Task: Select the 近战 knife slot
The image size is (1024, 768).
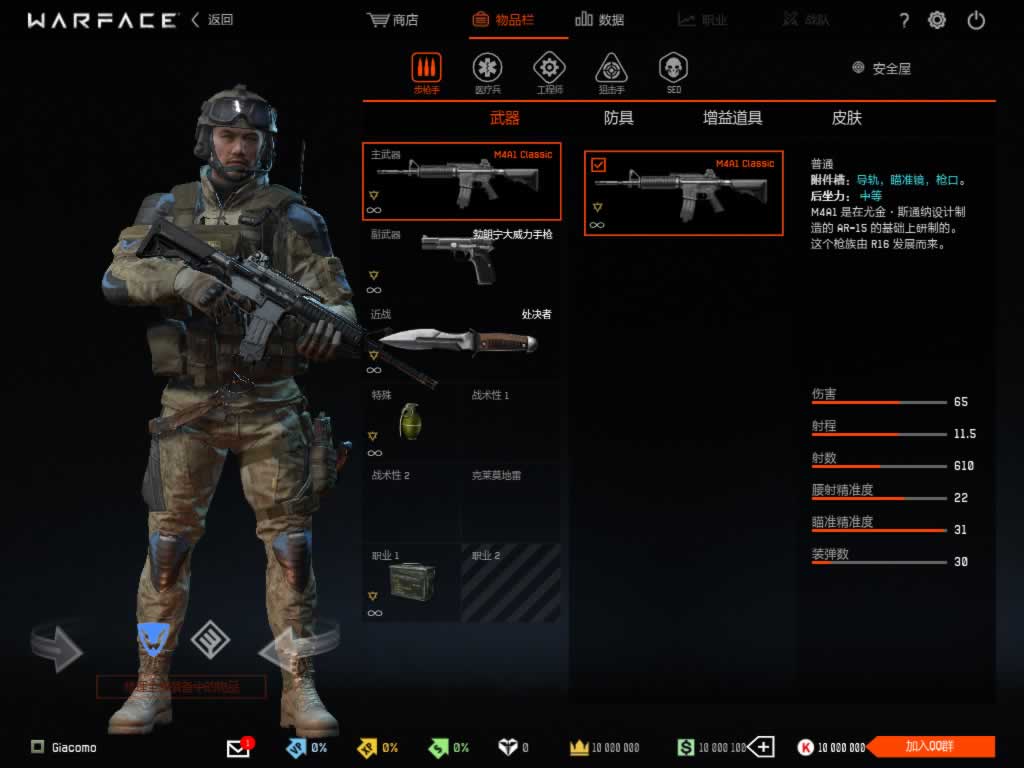Action: tap(461, 340)
